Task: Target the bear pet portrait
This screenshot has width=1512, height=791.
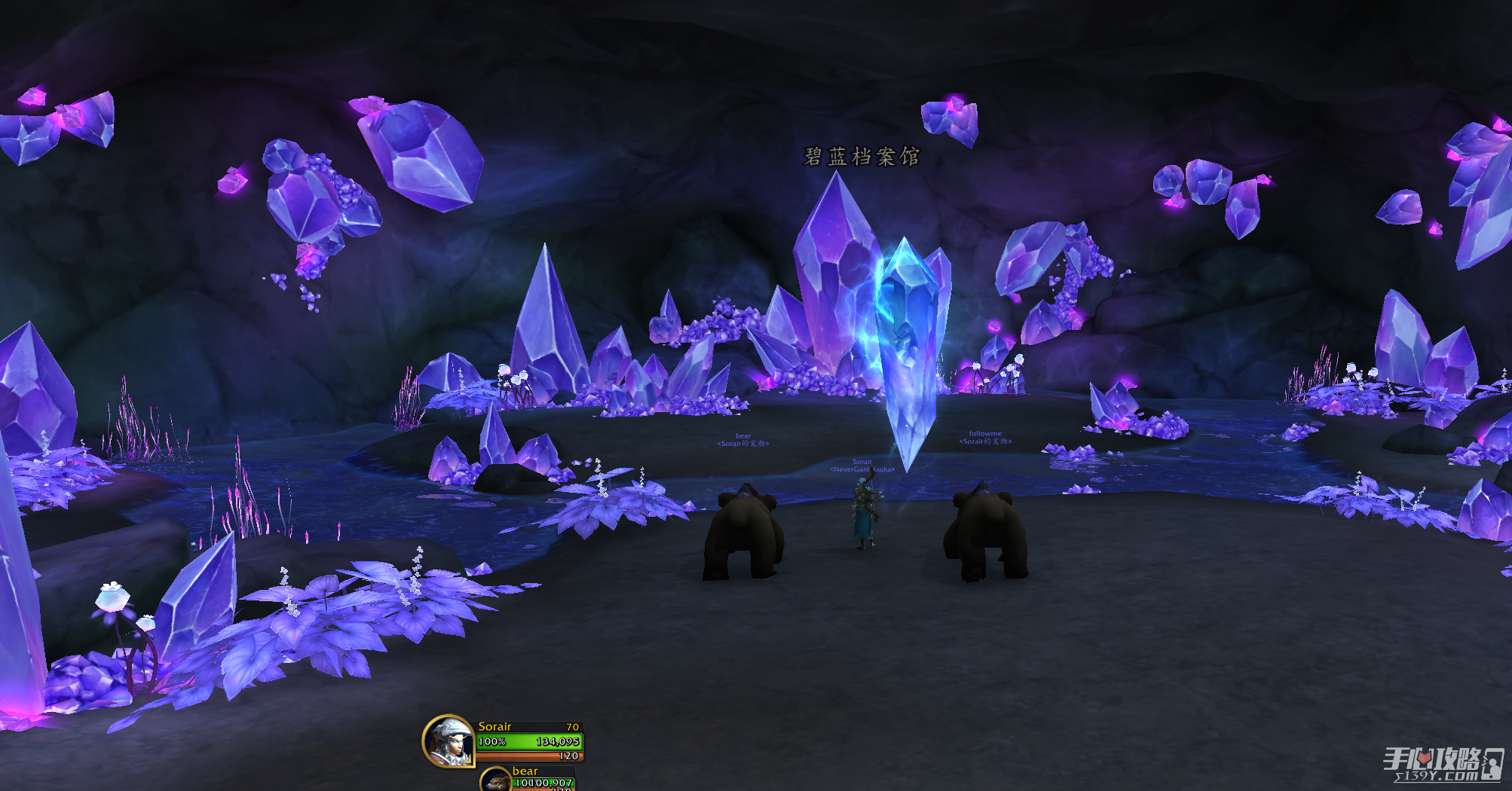Action: pyautogui.click(x=496, y=780)
